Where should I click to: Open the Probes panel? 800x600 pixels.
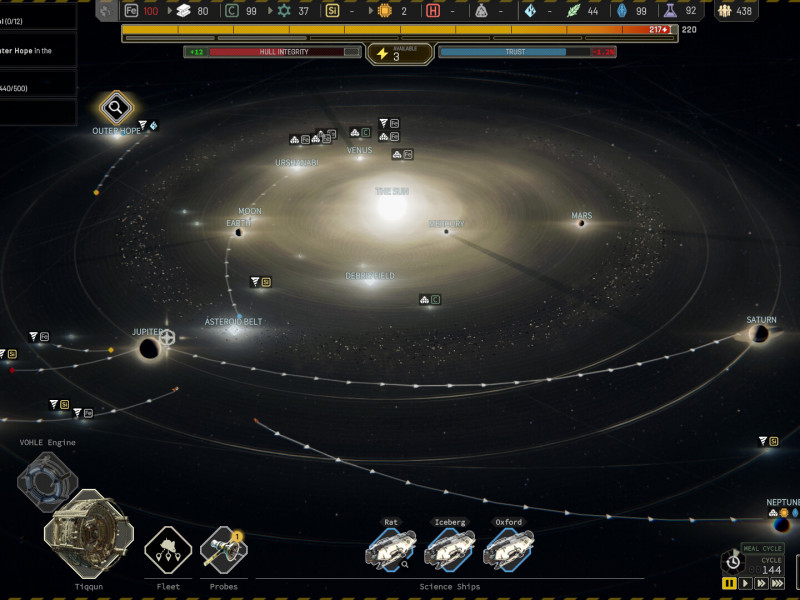pos(223,549)
